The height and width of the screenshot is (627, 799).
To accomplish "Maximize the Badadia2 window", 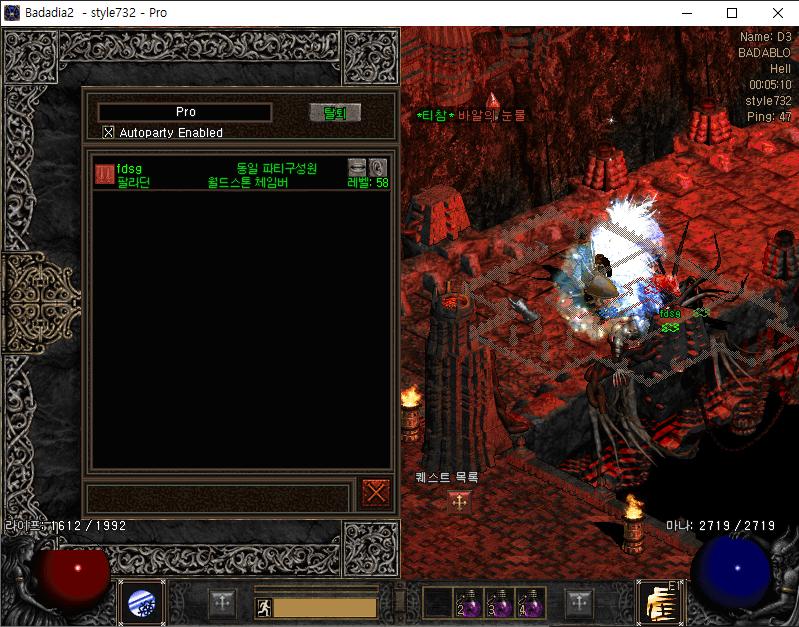I will coord(732,13).
